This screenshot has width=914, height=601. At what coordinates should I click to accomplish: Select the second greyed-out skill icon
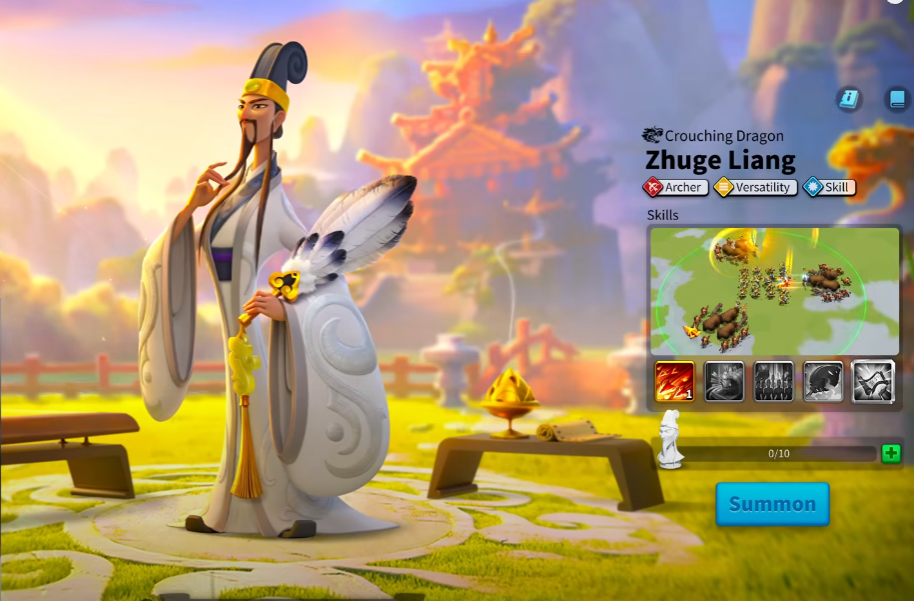tap(724, 381)
